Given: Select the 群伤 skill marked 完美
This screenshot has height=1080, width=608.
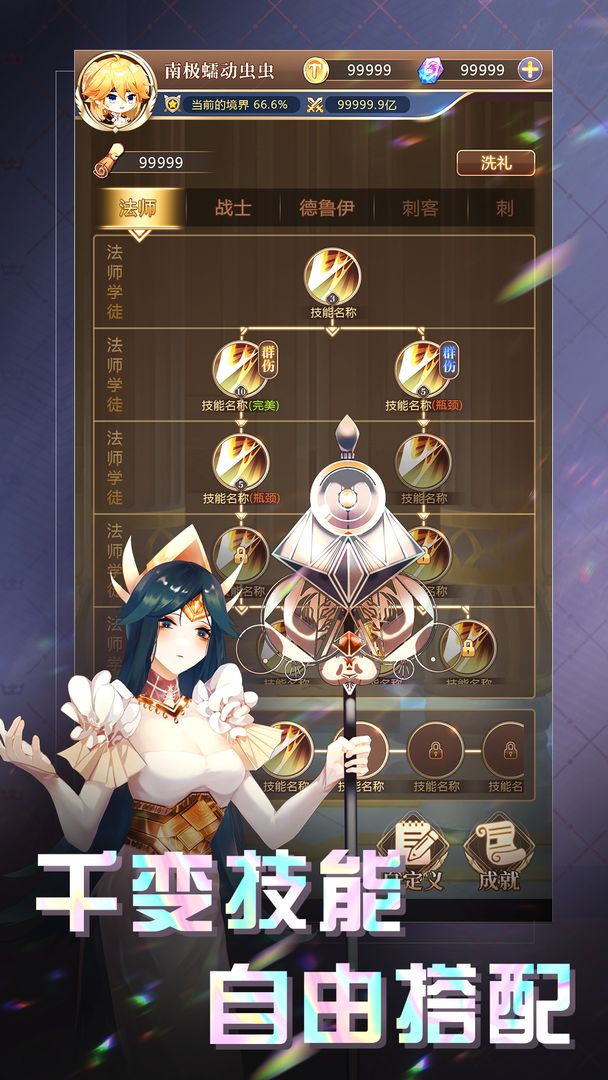Looking at the screenshot, I should 241,368.
